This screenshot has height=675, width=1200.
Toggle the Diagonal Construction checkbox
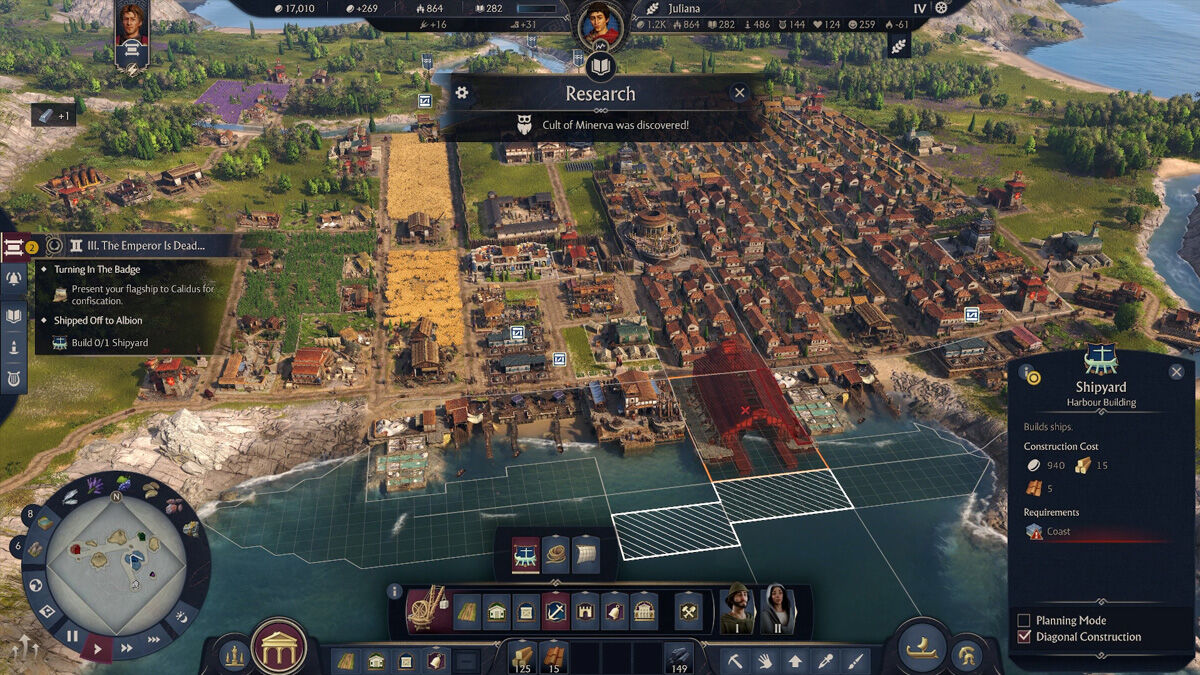(x=1023, y=637)
